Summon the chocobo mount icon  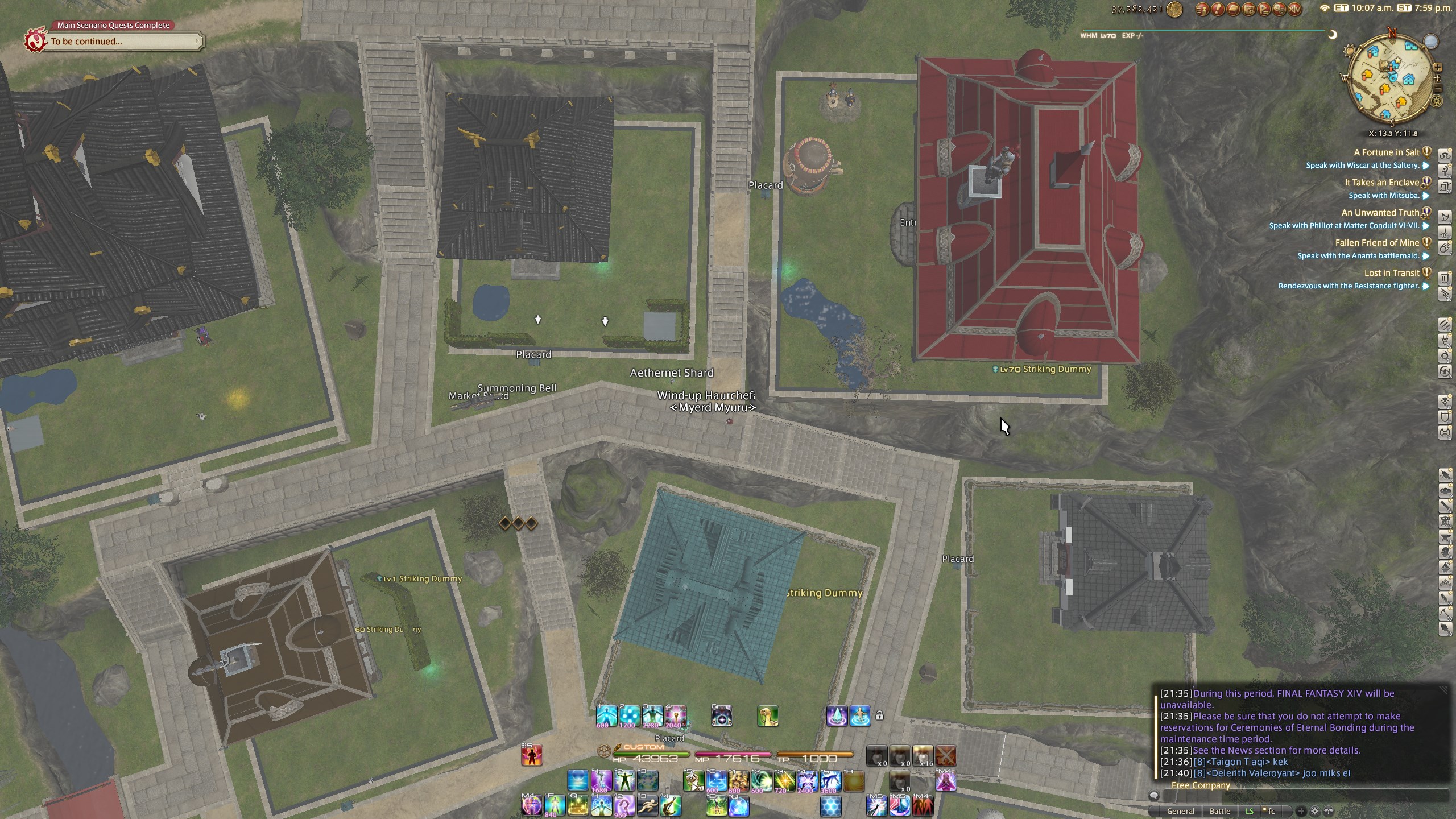click(x=767, y=717)
